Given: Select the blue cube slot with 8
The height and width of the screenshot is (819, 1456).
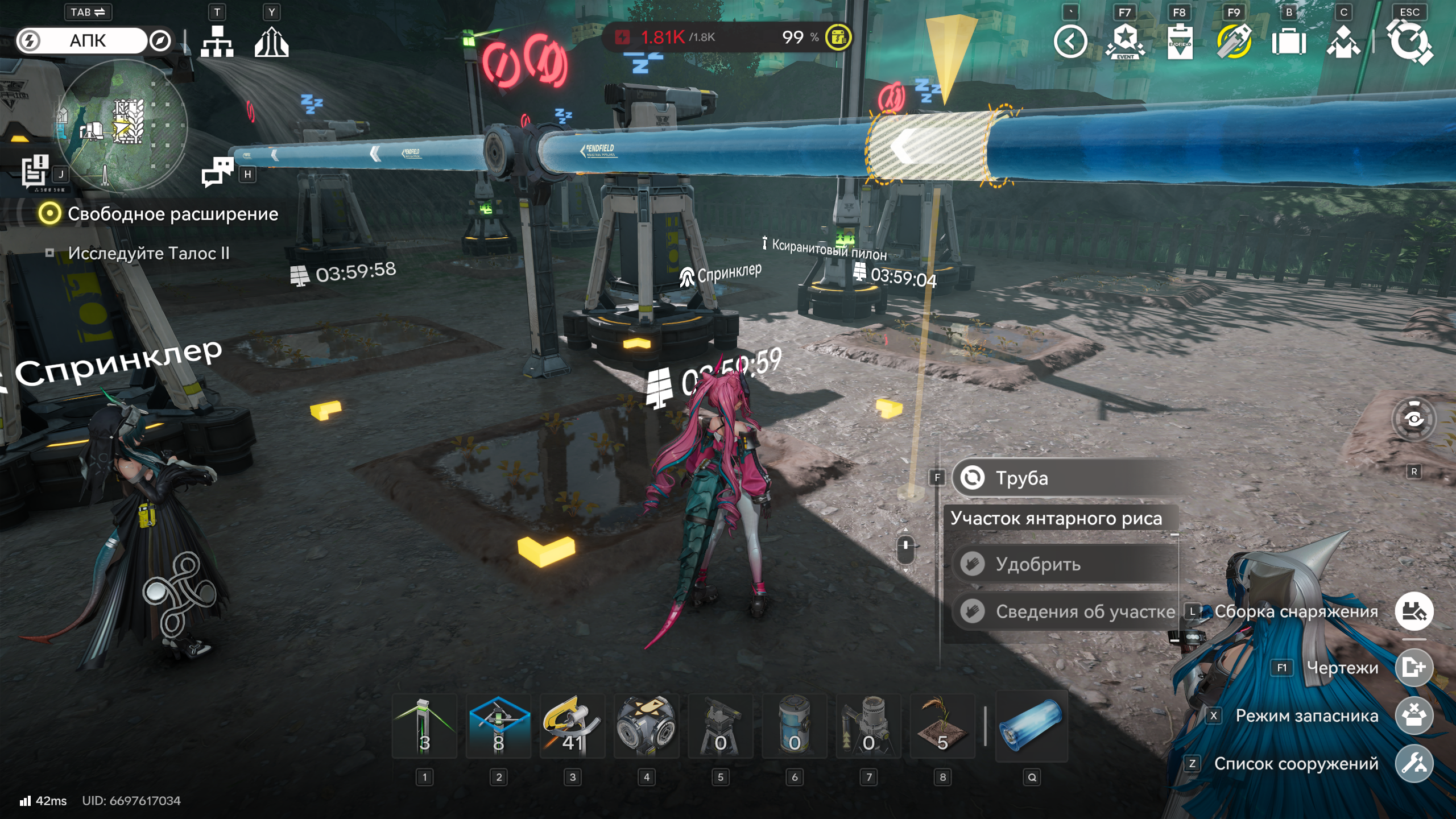Looking at the screenshot, I should [x=498, y=727].
